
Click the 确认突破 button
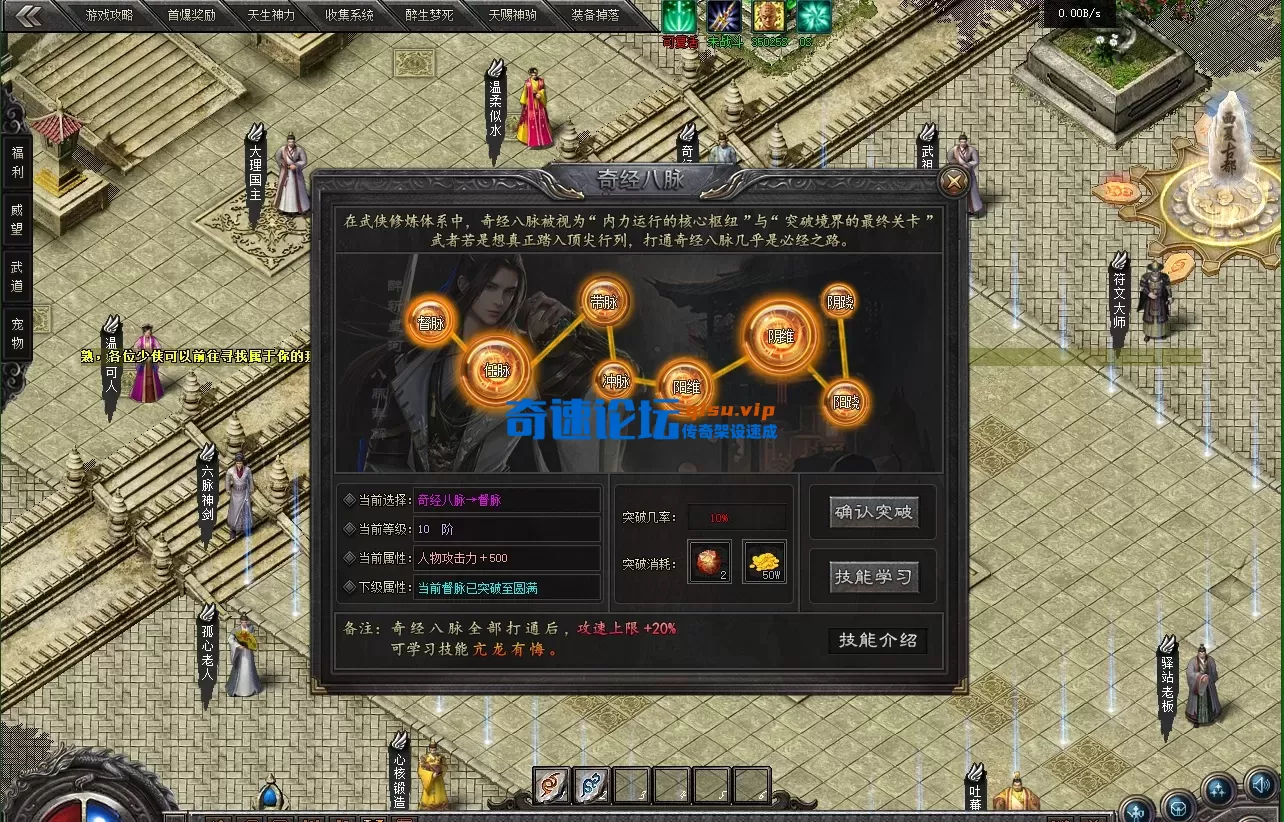pos(872,511)
